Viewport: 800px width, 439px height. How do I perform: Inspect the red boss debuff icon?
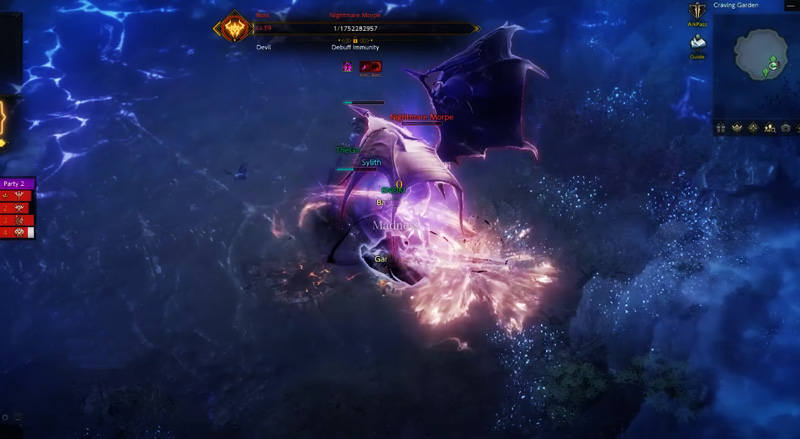(370, 66)
